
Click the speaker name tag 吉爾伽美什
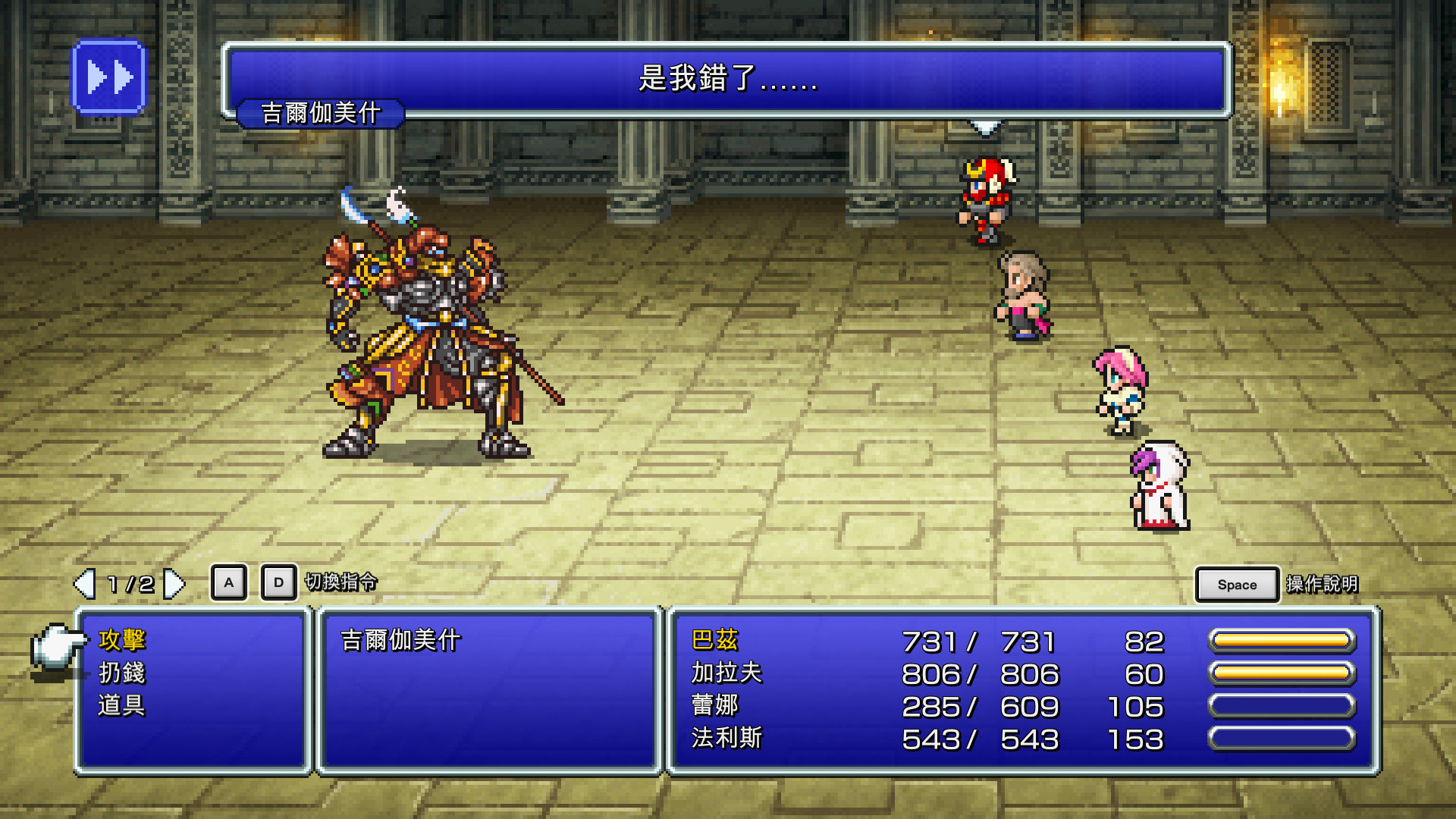[322, 112]
